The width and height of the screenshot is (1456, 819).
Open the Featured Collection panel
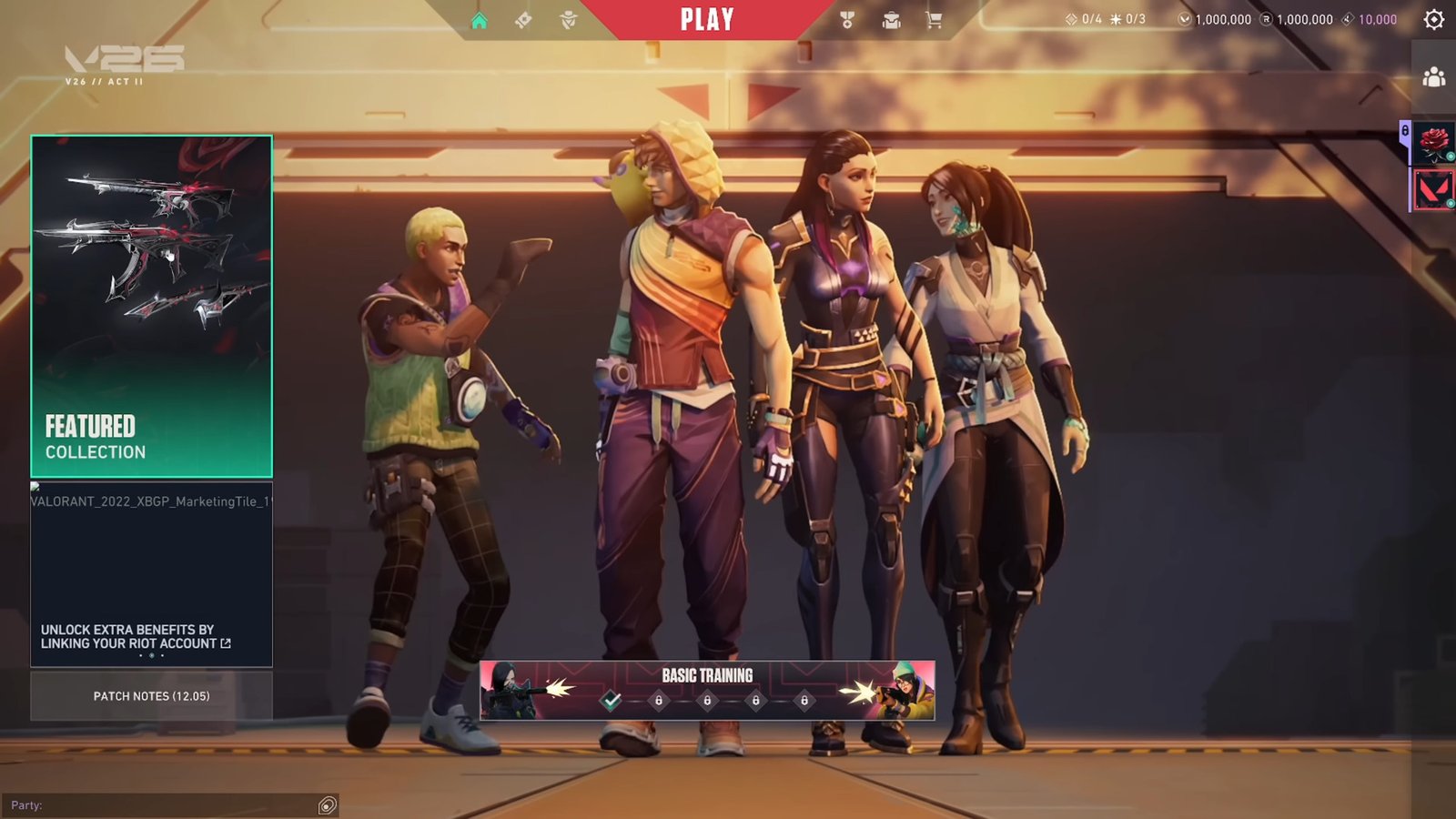pyautogui.click(x=151, y=305)
